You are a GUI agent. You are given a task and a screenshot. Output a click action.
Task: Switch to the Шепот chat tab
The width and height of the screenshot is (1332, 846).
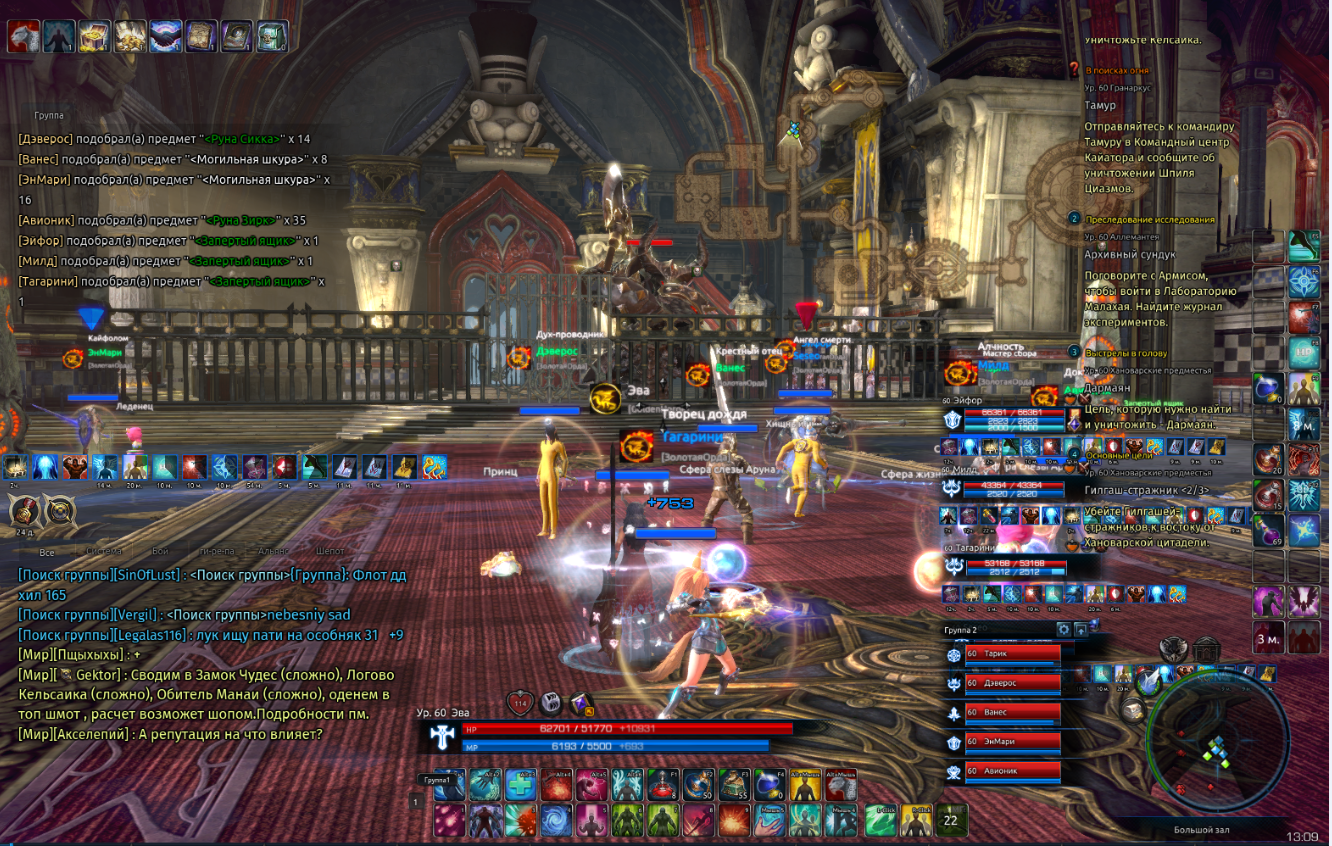[x=330, y=551]
